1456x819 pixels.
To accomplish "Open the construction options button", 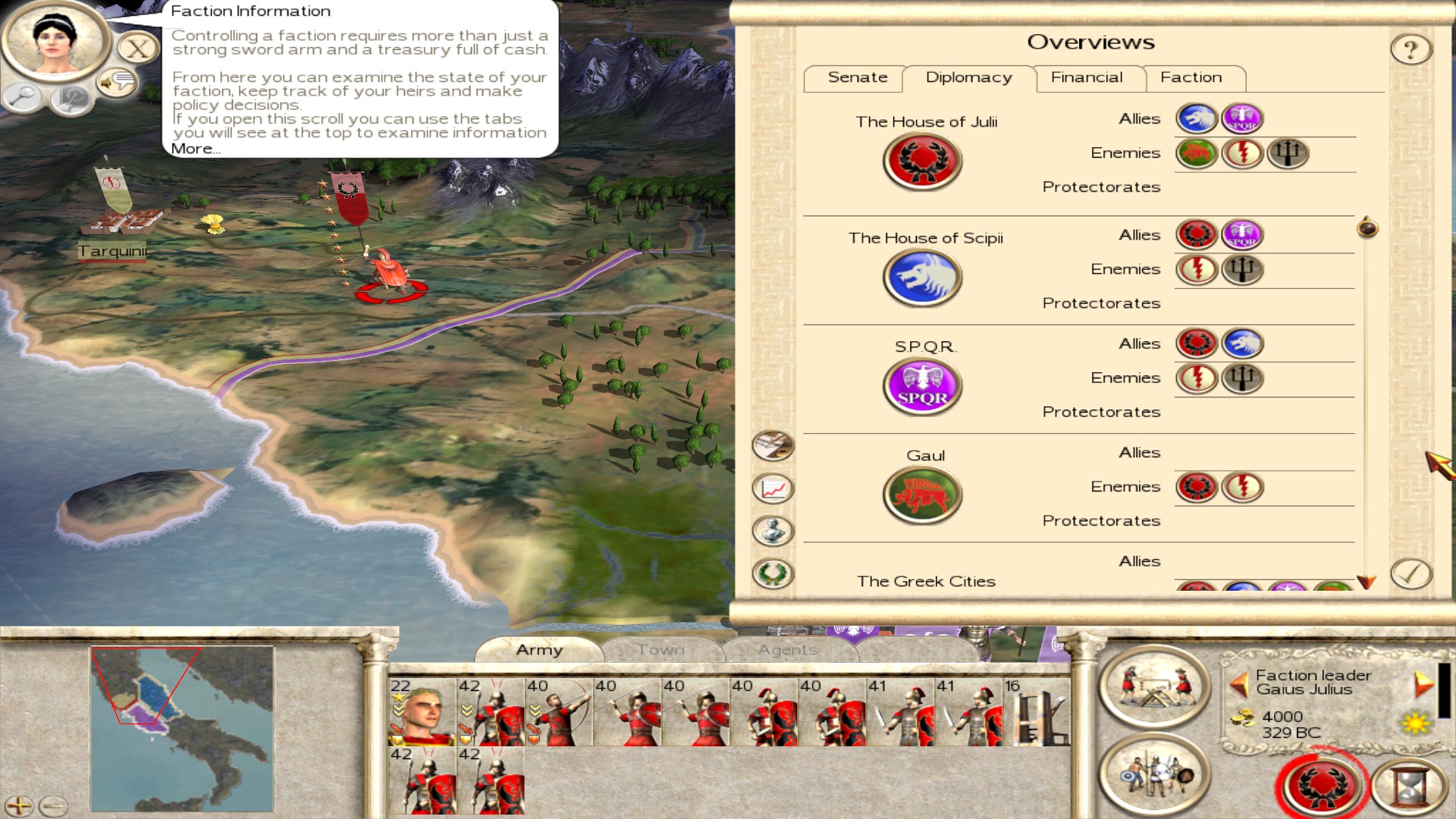I will coord(1154,687).
